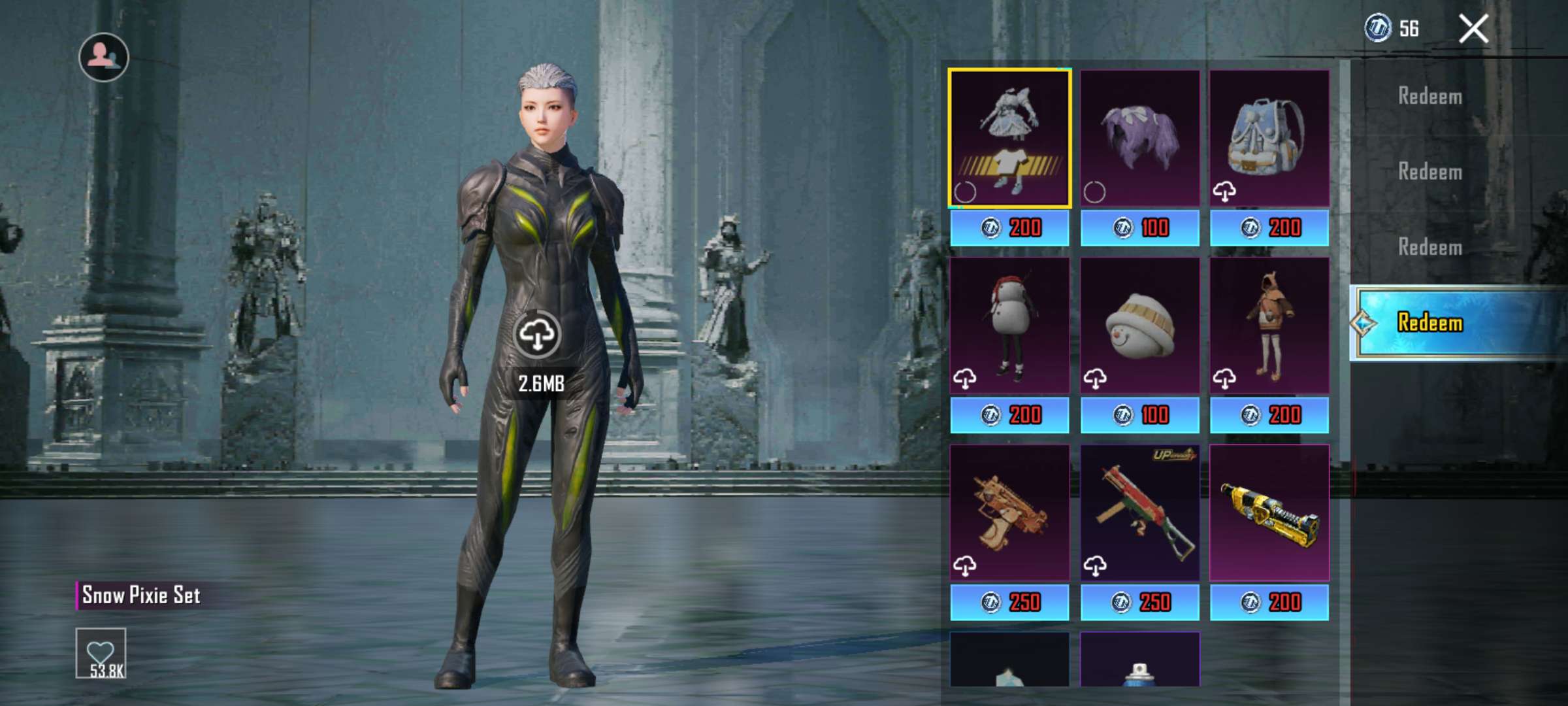This screenshot has height=706, width=1568.
Task: Open the highlighted yellow Redeem tab
Action: [1457, 323]
